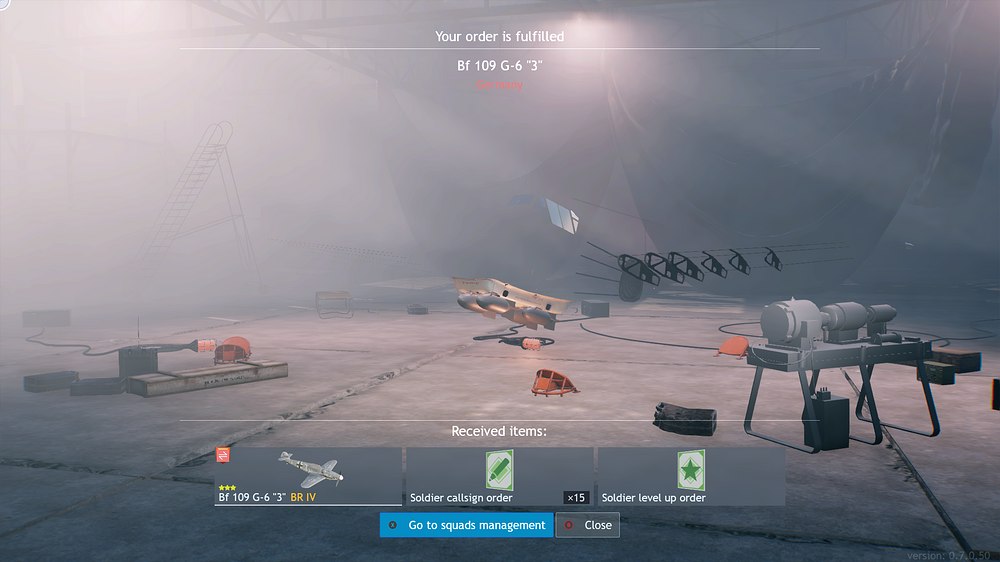Inspect the Soldier level up order item
Image resolution: width=1000 pixels, height=562 pixels.
[690, 476]
